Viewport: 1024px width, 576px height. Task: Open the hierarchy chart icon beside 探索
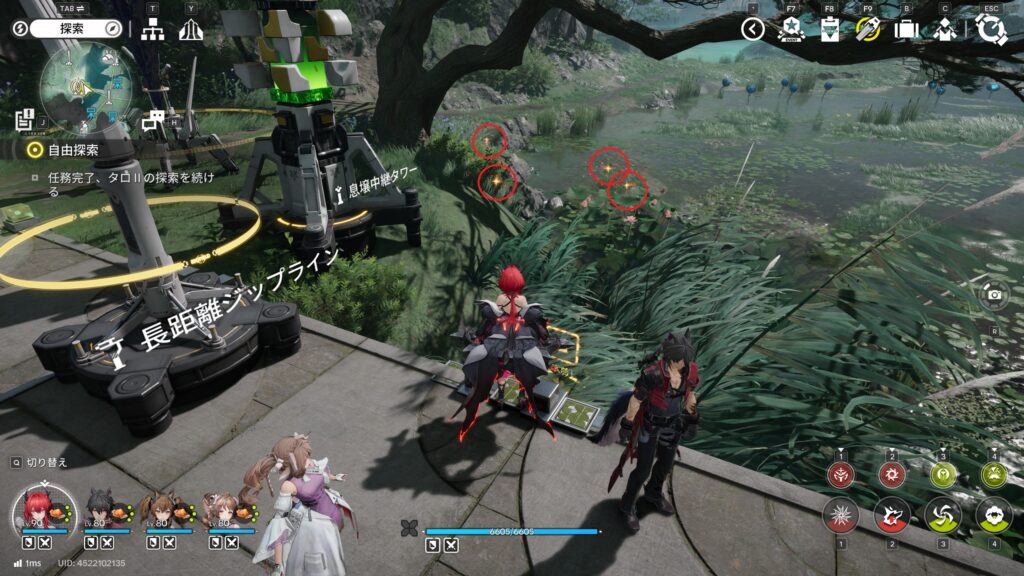152,29
